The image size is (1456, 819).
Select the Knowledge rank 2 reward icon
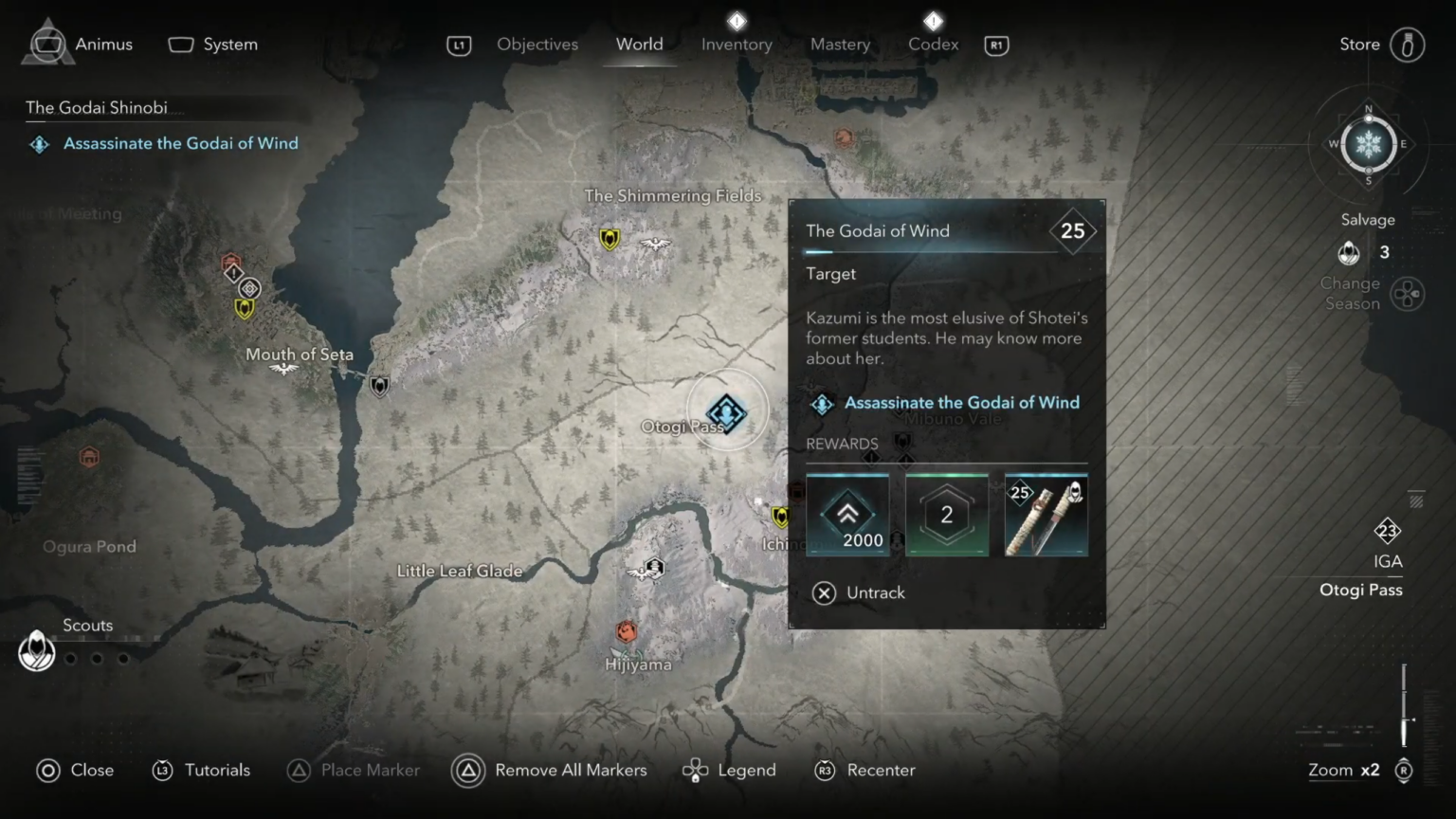tap(946, 515)
